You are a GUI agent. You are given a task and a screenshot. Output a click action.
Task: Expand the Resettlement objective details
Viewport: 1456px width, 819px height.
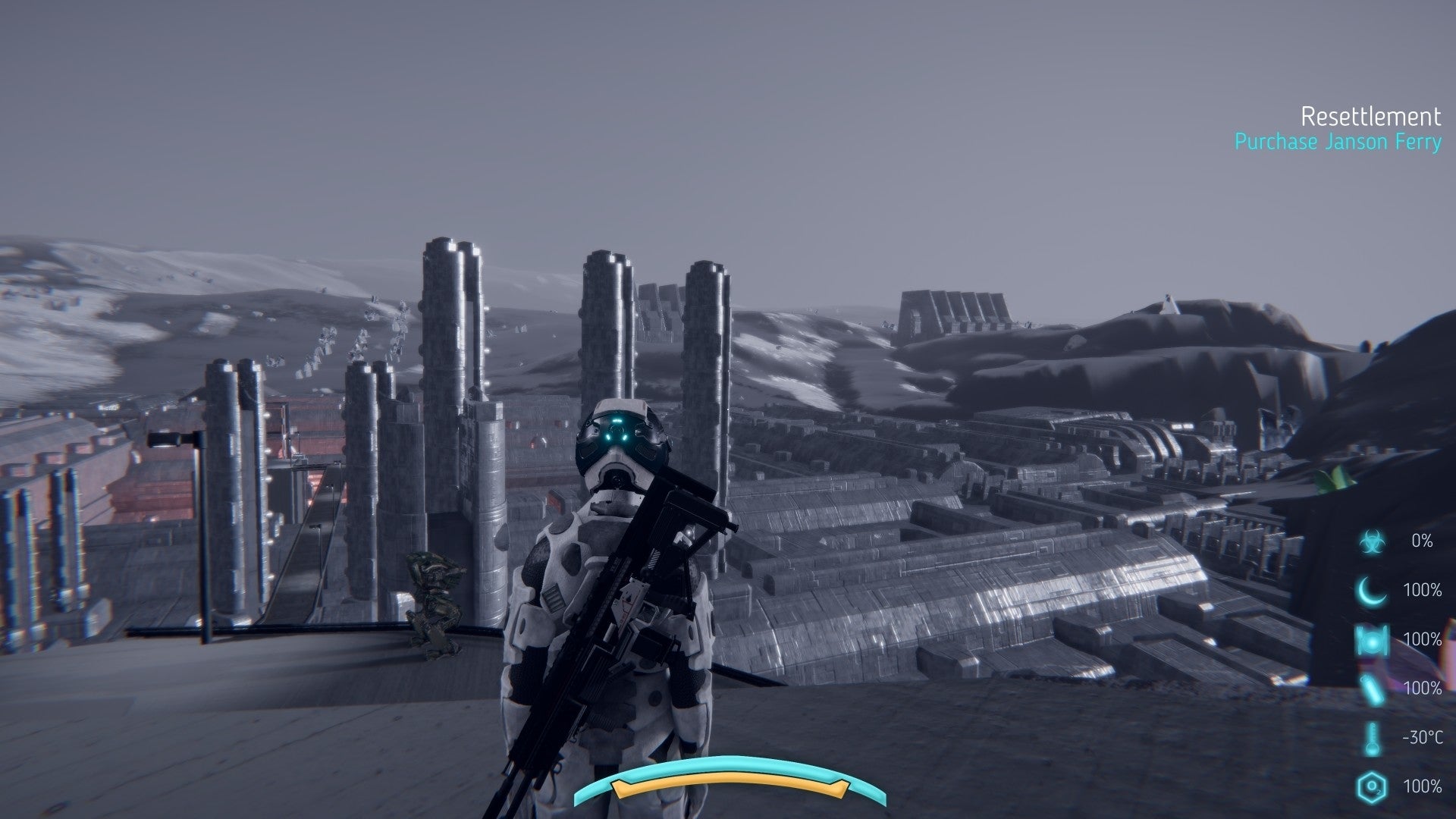coord(1371,118)
